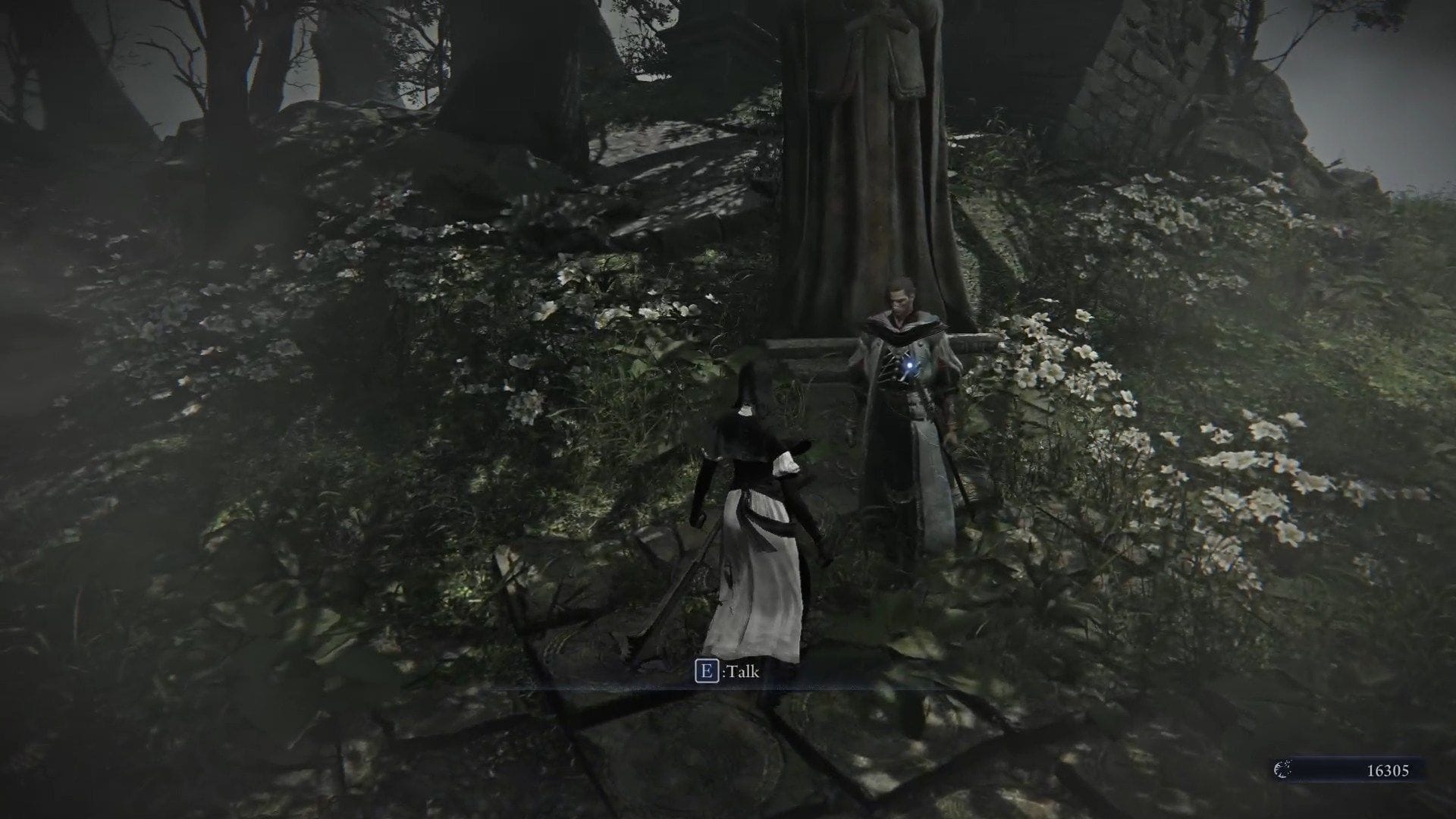Click the rune counter background panel
Image resolution: width=1456 pixels, height=819 pixels.
point(1357,770)
